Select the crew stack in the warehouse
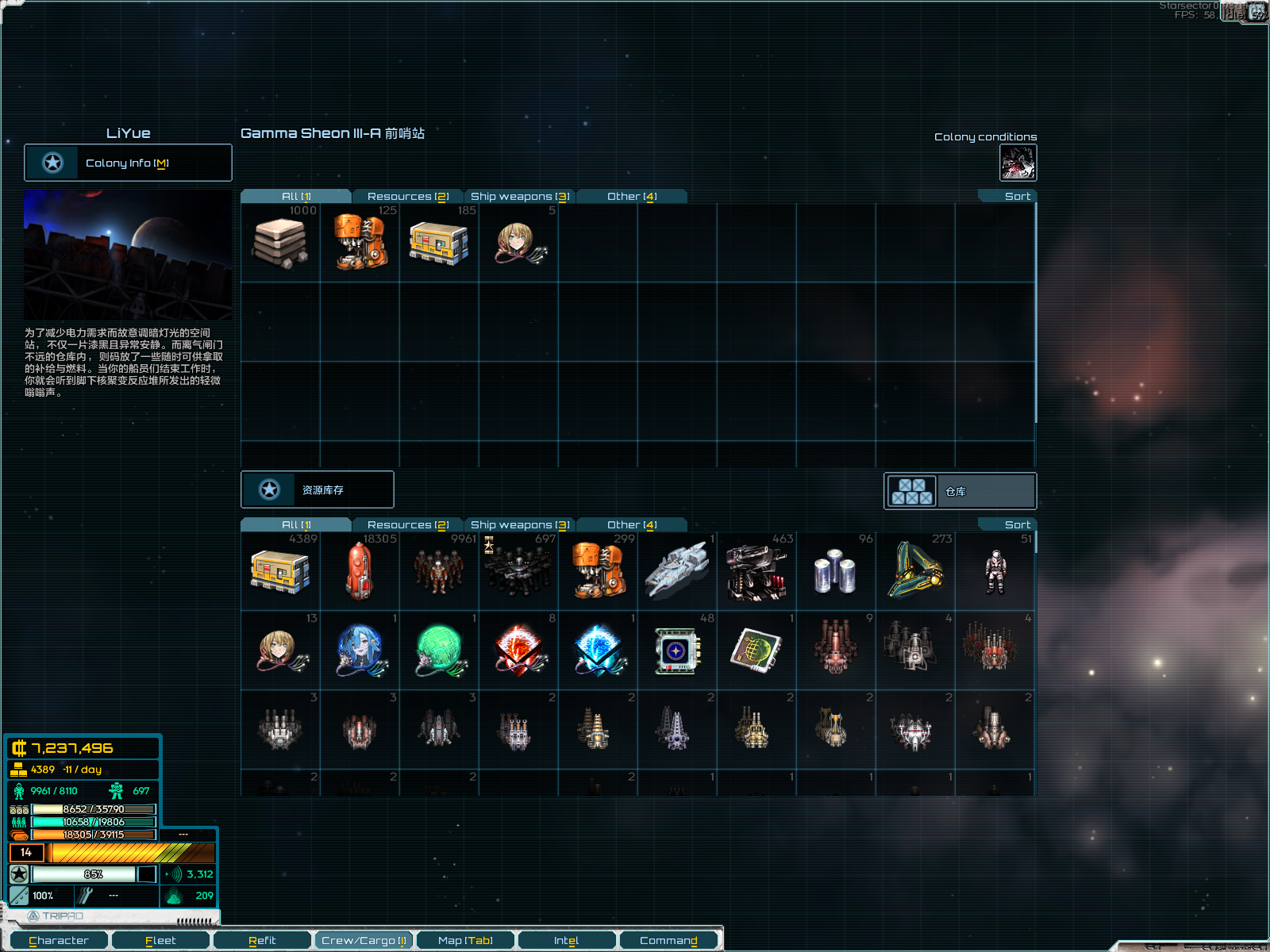The width and height of the screenshot is (1270, 952). [x=438, y=571]
